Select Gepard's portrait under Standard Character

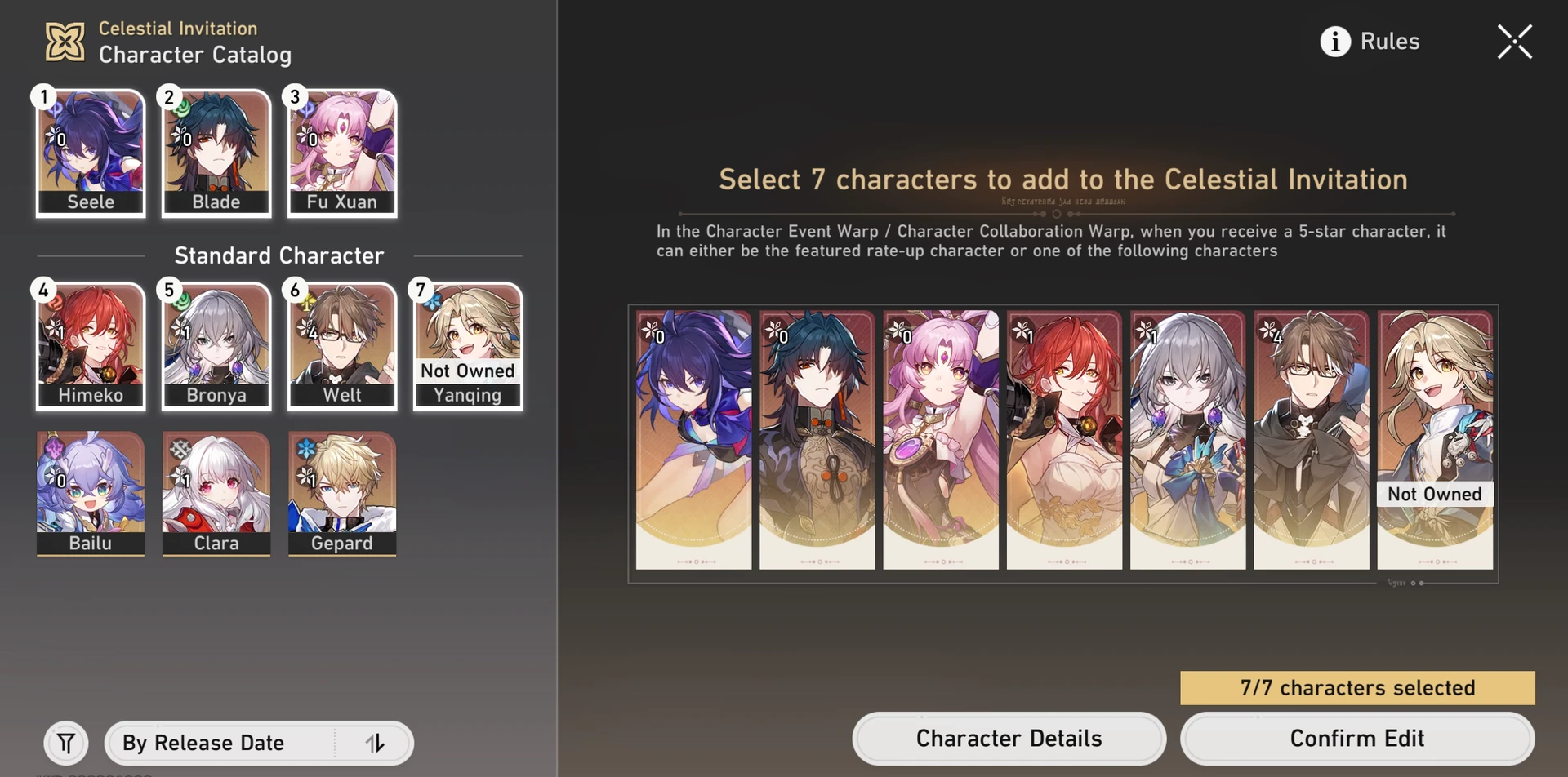(341, 494)
